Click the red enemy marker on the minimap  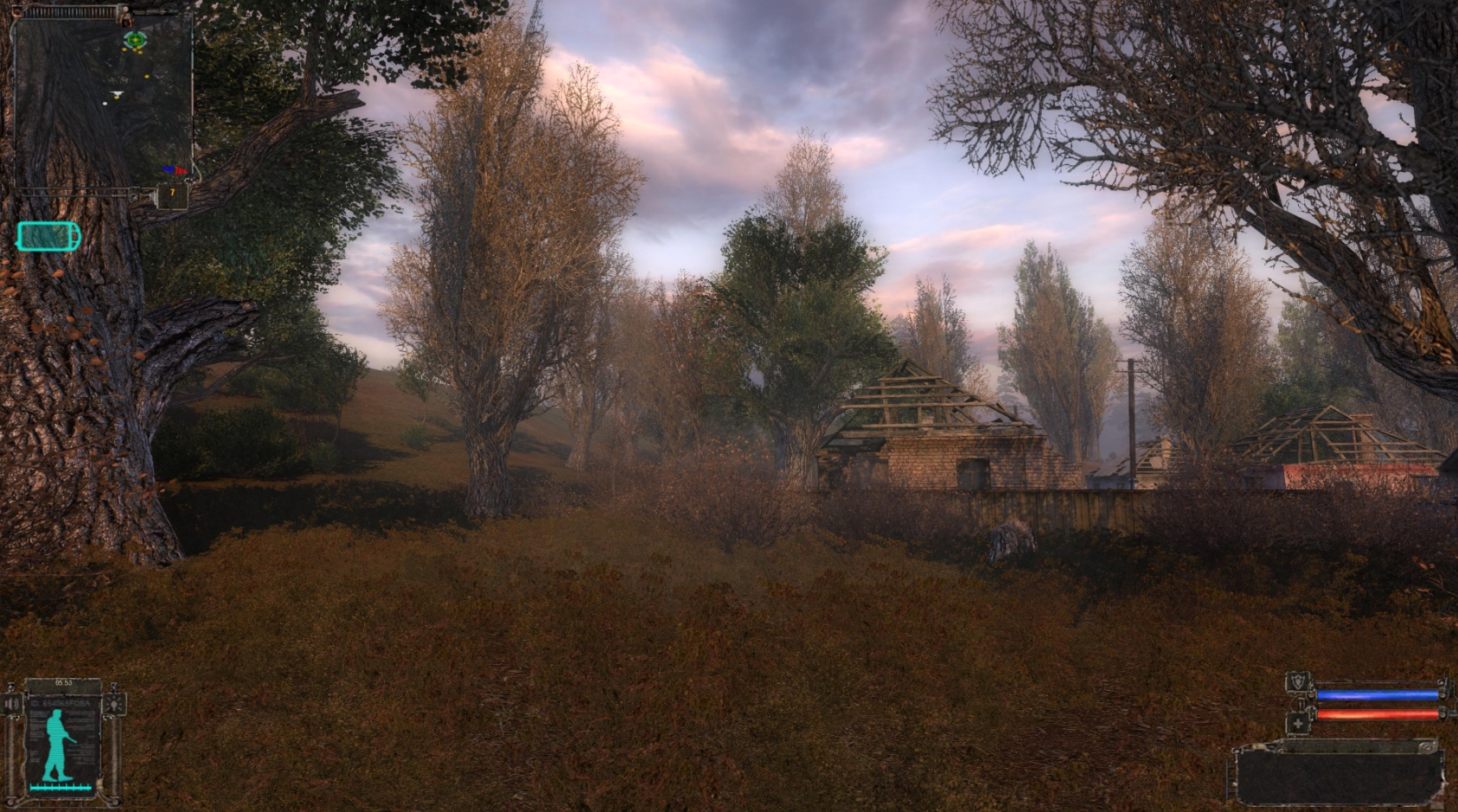point(182,170)
